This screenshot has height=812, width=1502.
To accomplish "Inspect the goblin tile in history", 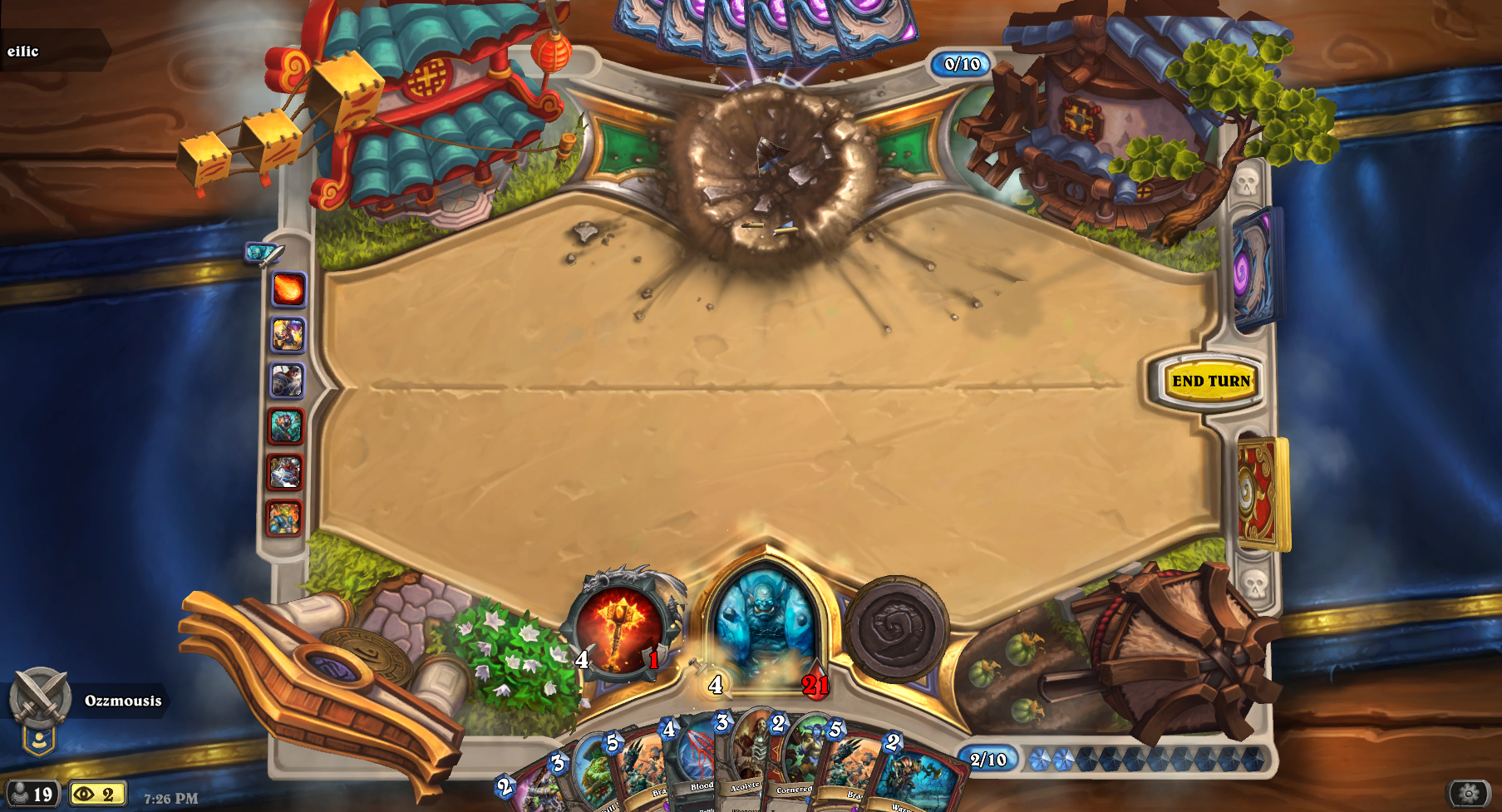I will [x=288, y=335].
